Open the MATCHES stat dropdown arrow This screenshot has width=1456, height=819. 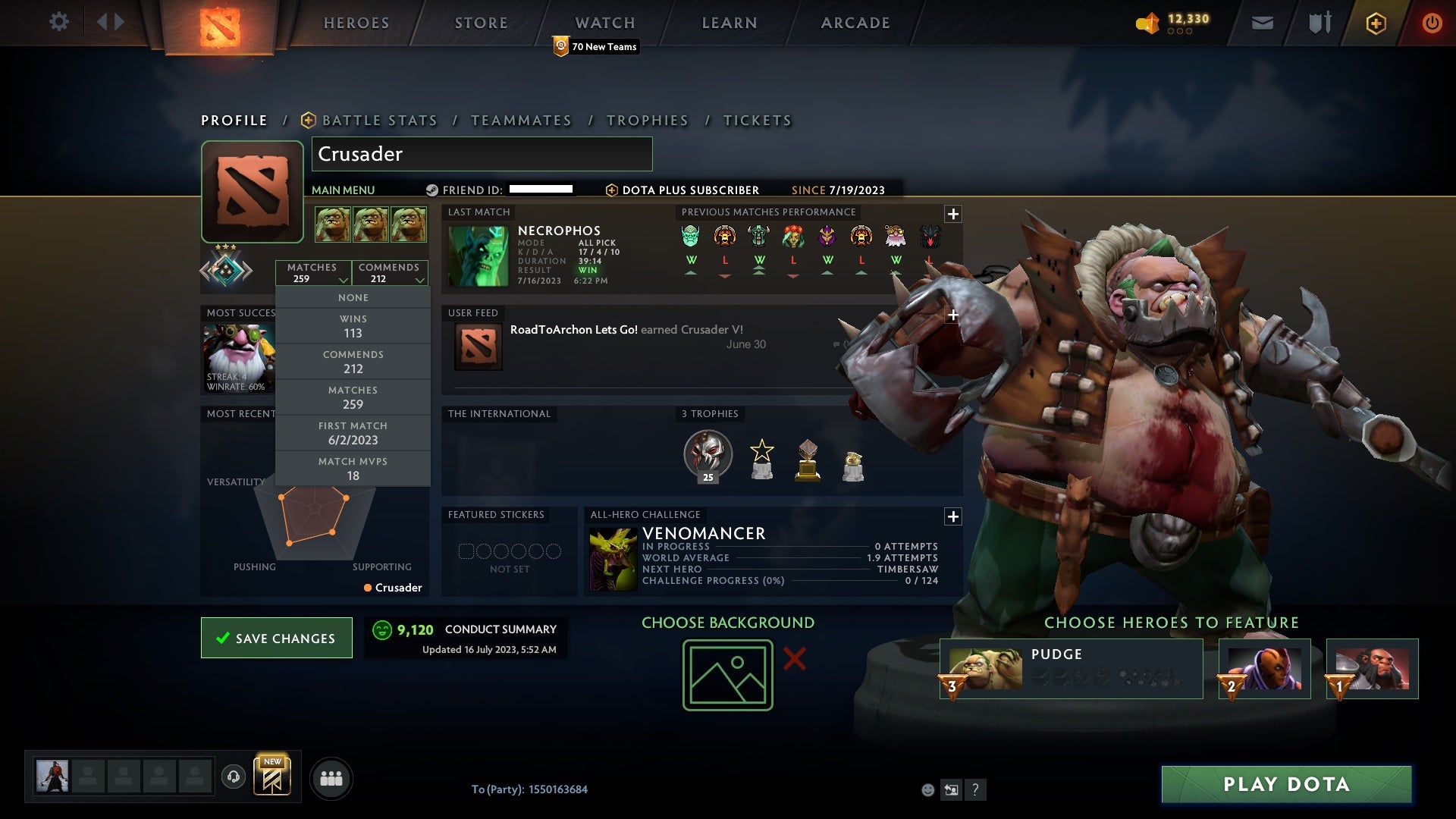pos(342,279)
